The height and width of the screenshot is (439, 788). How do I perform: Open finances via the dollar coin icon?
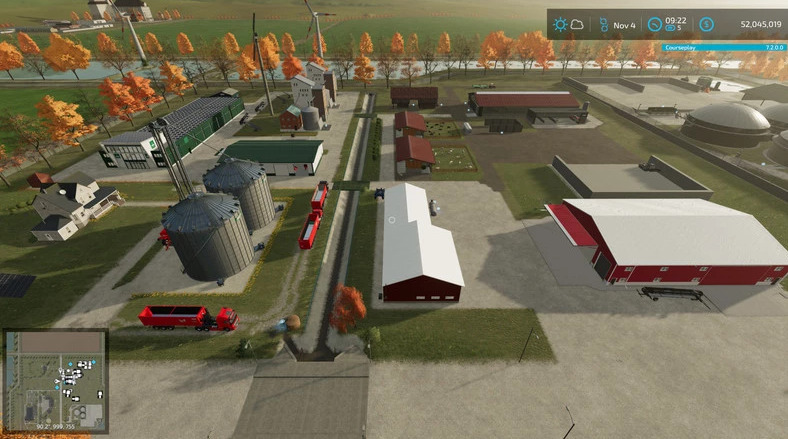[707, 23]
